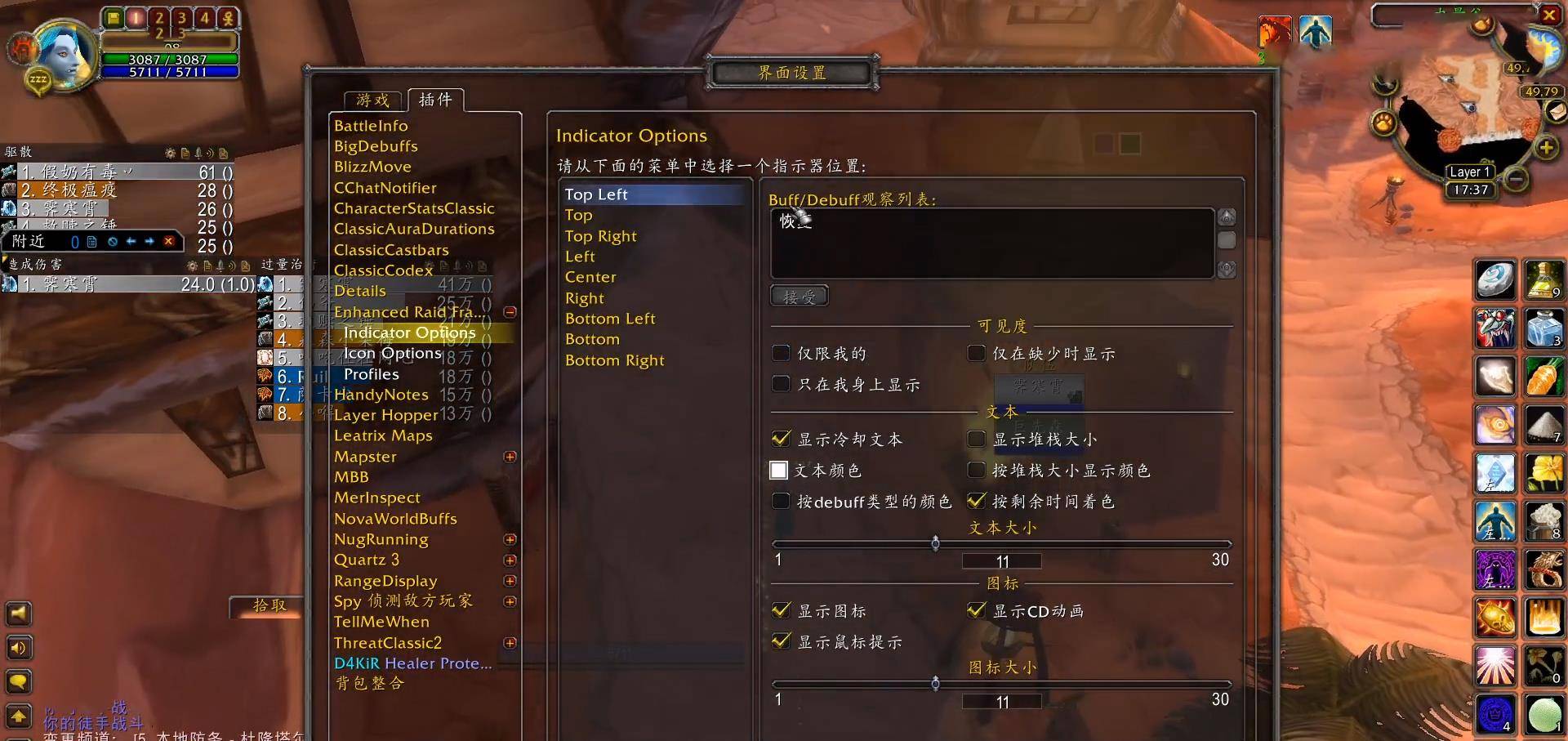Click the 文本大小 slider handle
This screenshot has width=1568, height=741.
pos(936,543)
